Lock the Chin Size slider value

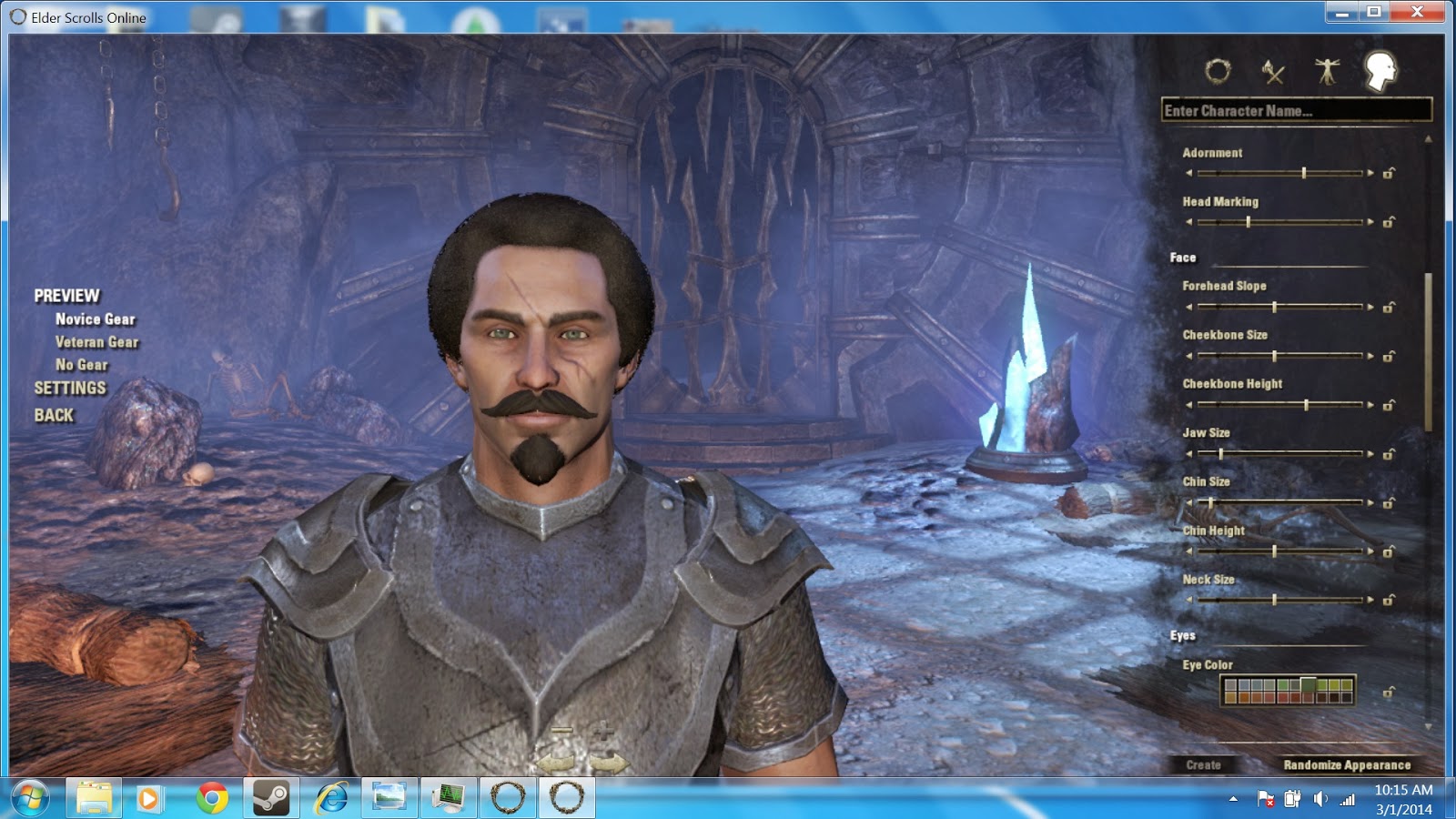click(1390, 501)
